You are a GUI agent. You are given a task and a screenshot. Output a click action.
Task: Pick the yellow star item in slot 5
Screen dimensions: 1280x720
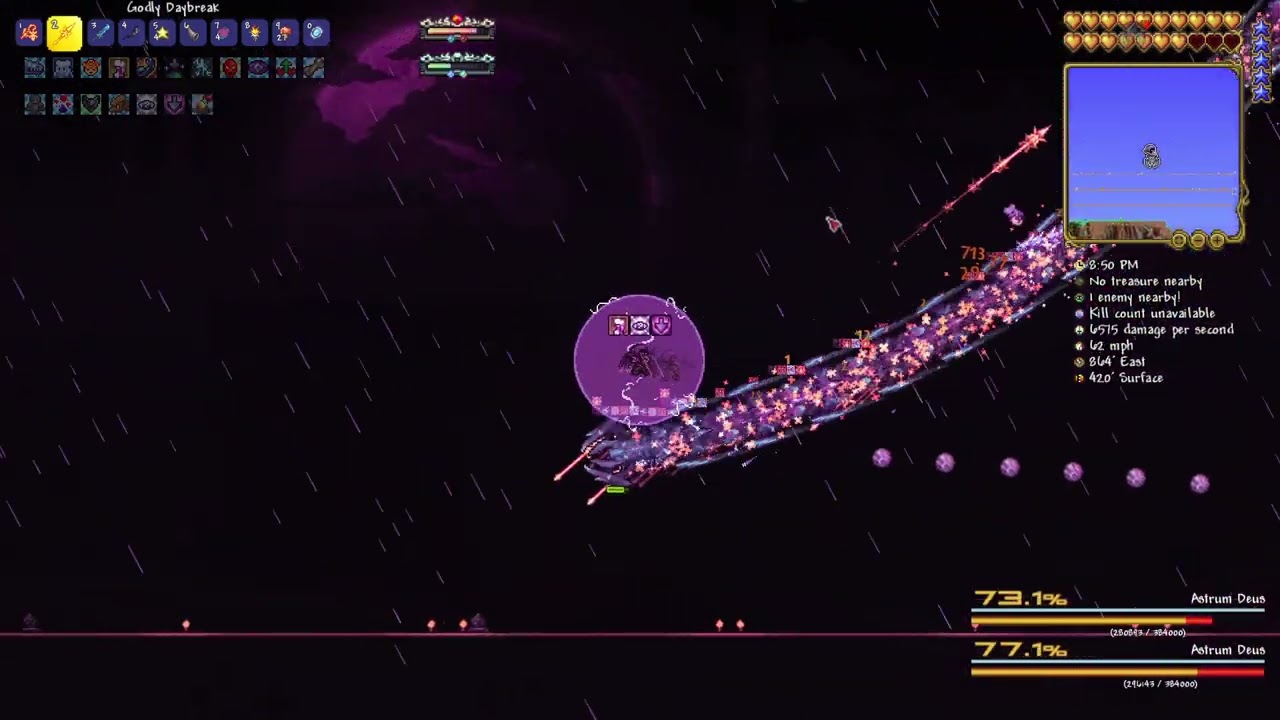coord(161,33)
